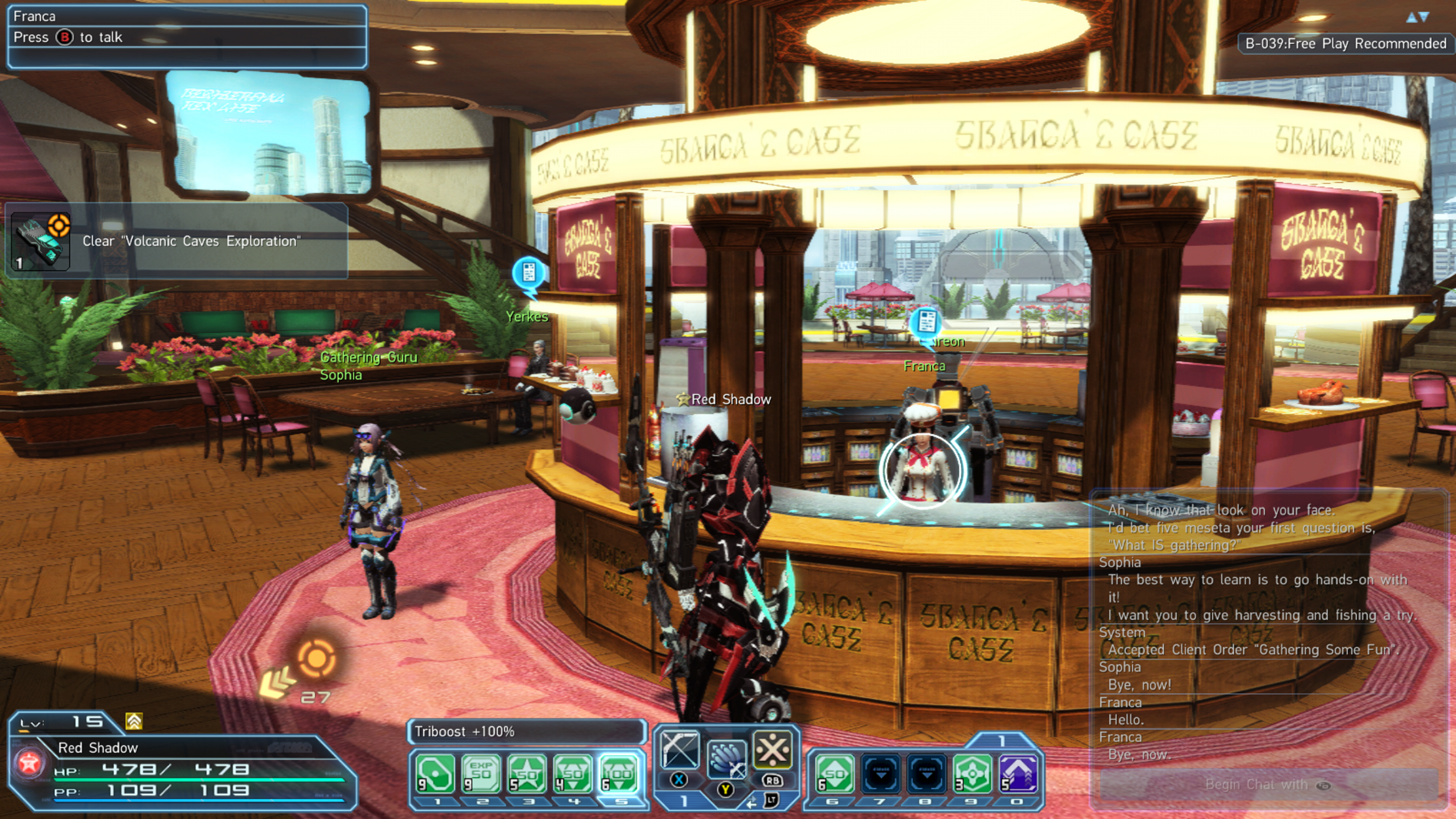Use the diamond 50 item in slot 6
The width and height of the screenshot is (1456, 819).
coord(835,773)
